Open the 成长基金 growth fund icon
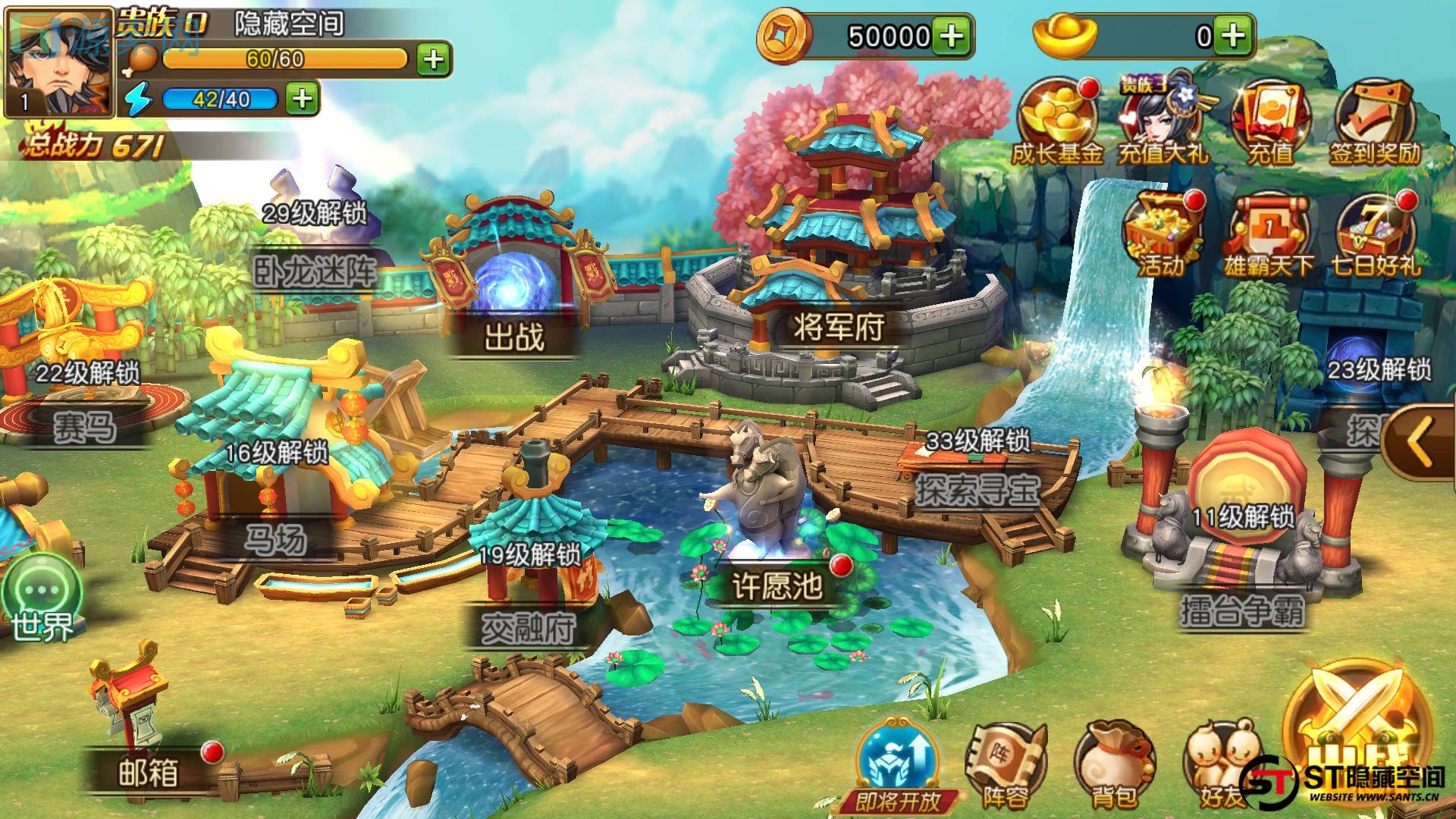Screen dimensions: 1456x819 (x=1057, y=121)
